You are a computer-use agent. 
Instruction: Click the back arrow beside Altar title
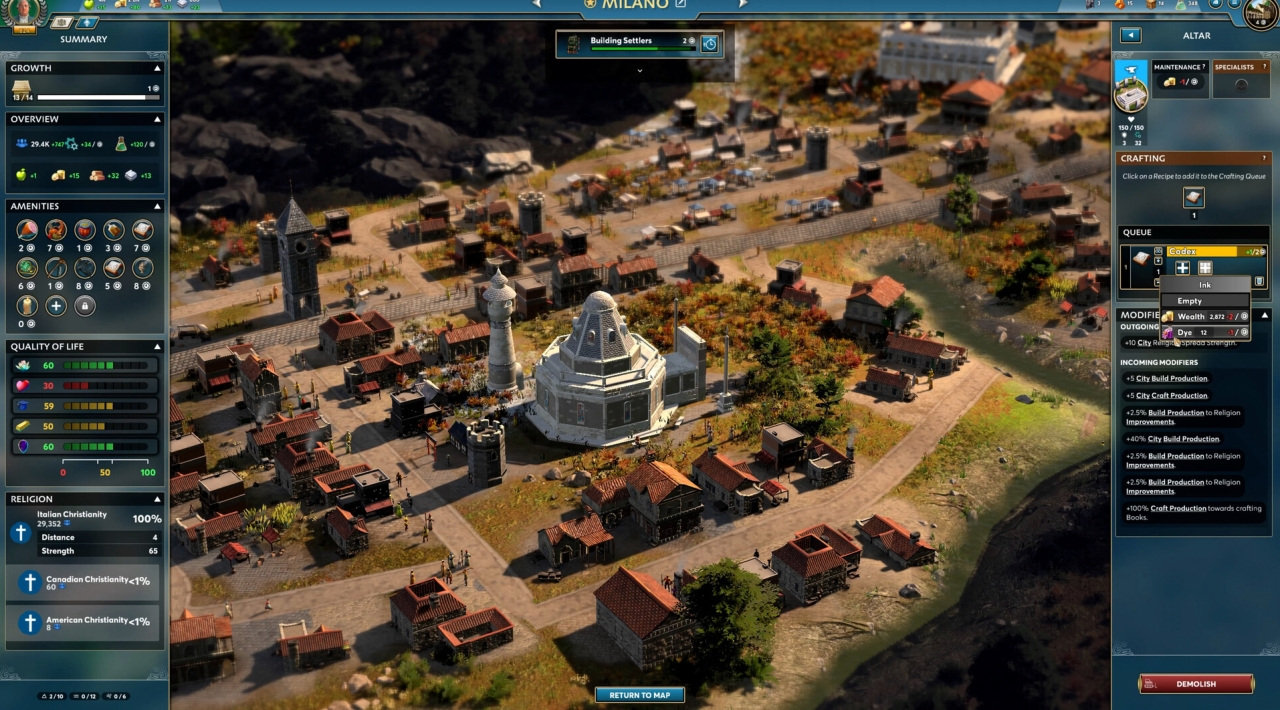[x=1130, y=35]
